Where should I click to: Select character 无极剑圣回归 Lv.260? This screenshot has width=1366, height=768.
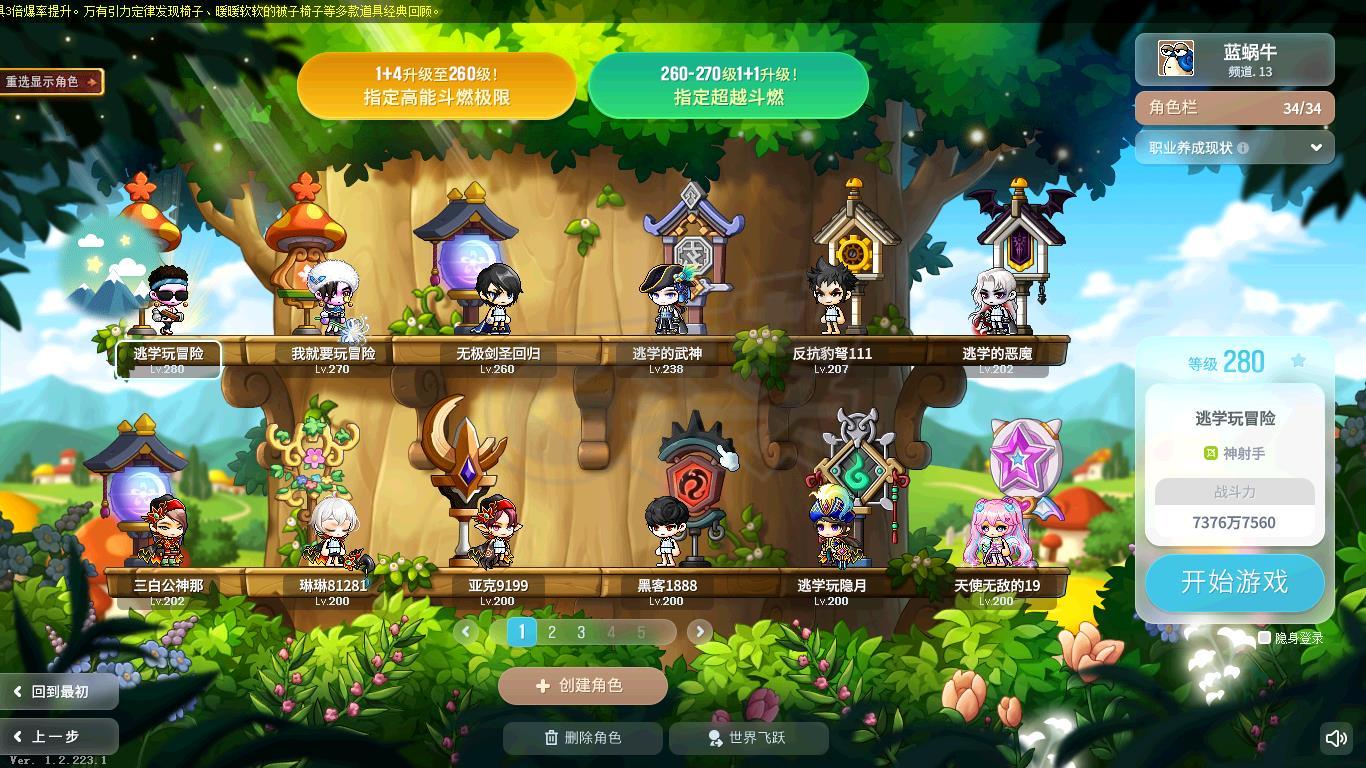tap(497, 300)
